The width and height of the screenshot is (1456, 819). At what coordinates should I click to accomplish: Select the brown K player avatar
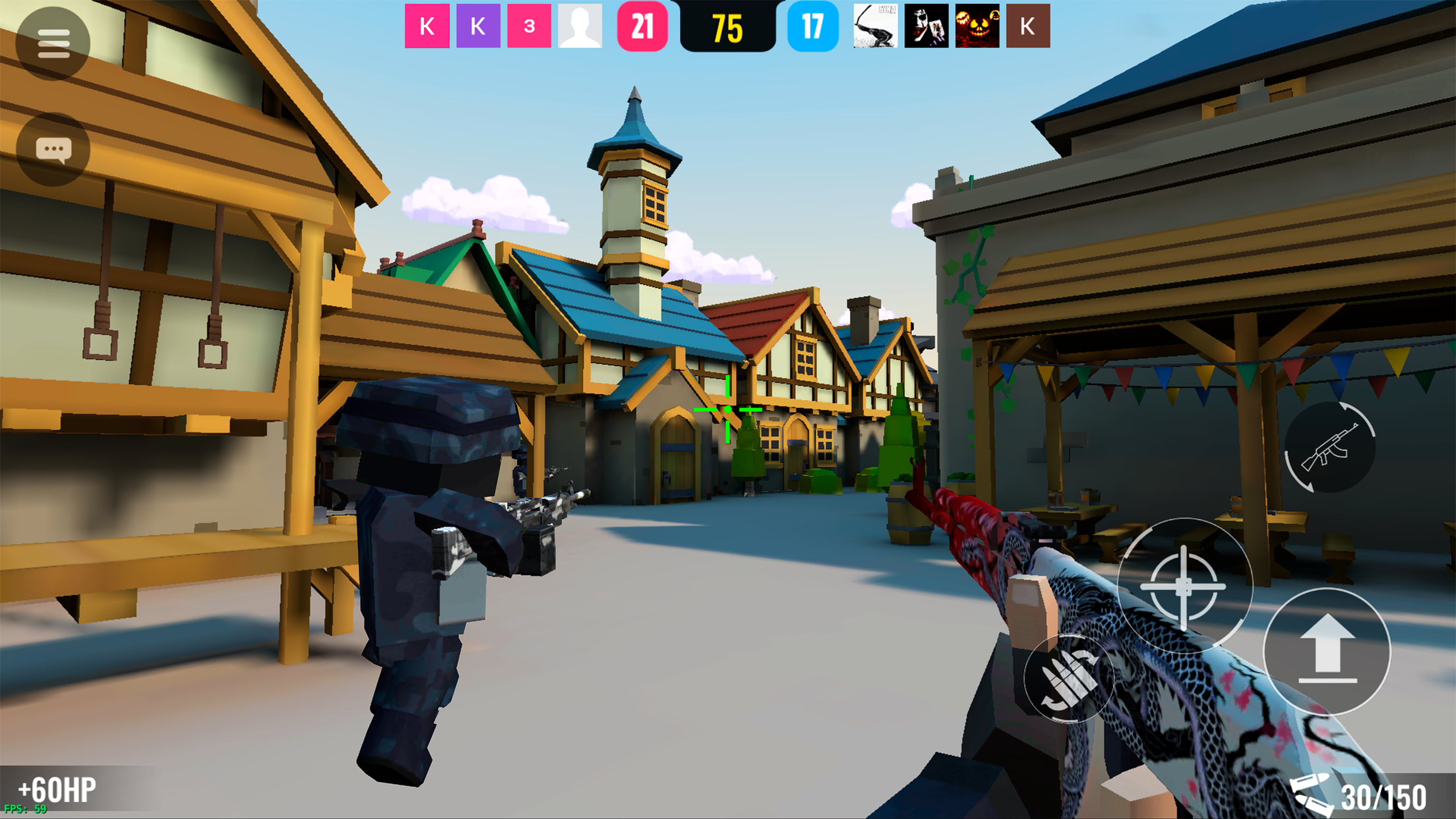tap(1027, 26)
